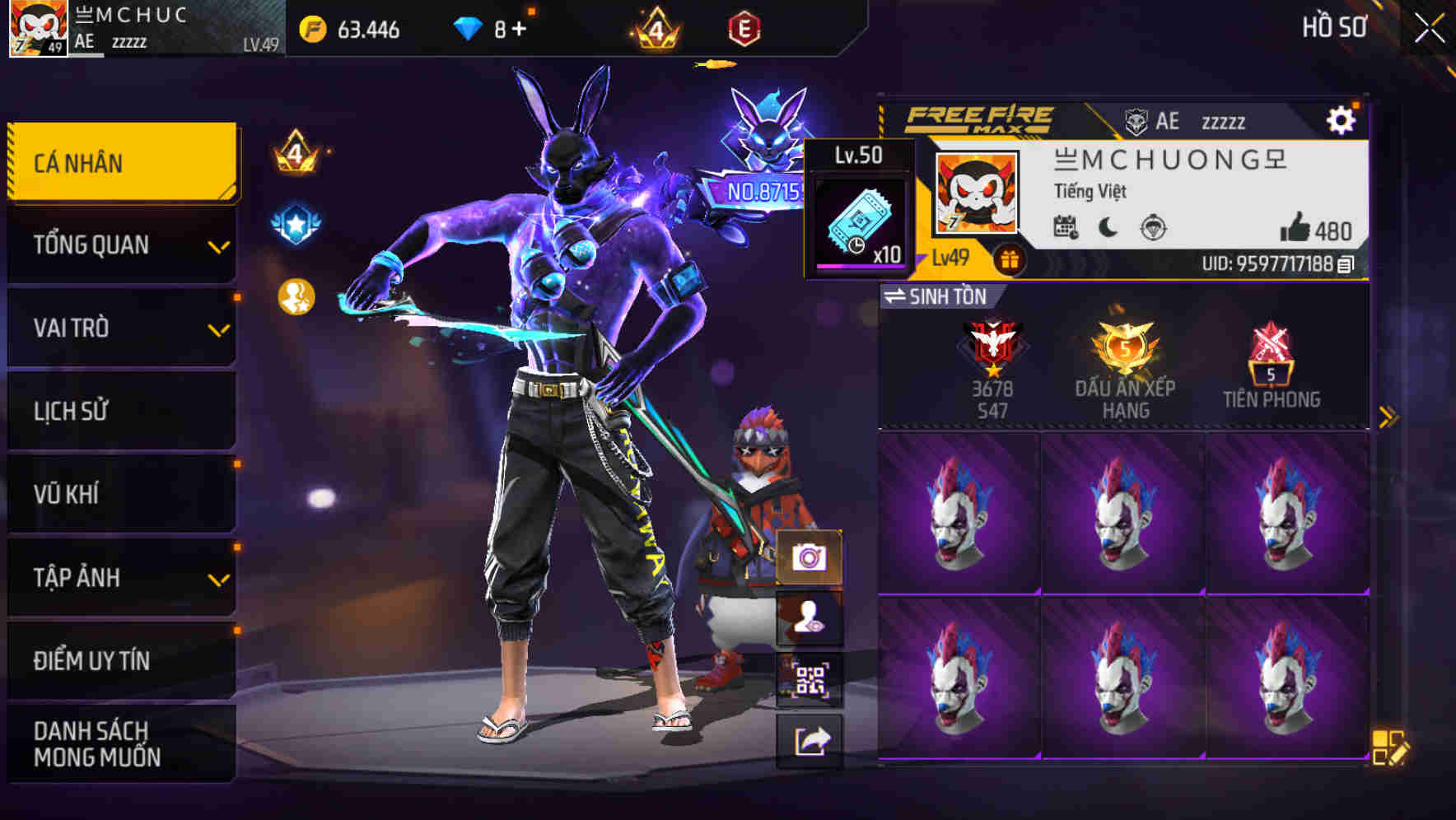Open the crown rank badge in the top bar
1456x820 pixels.
coord(656,30)
